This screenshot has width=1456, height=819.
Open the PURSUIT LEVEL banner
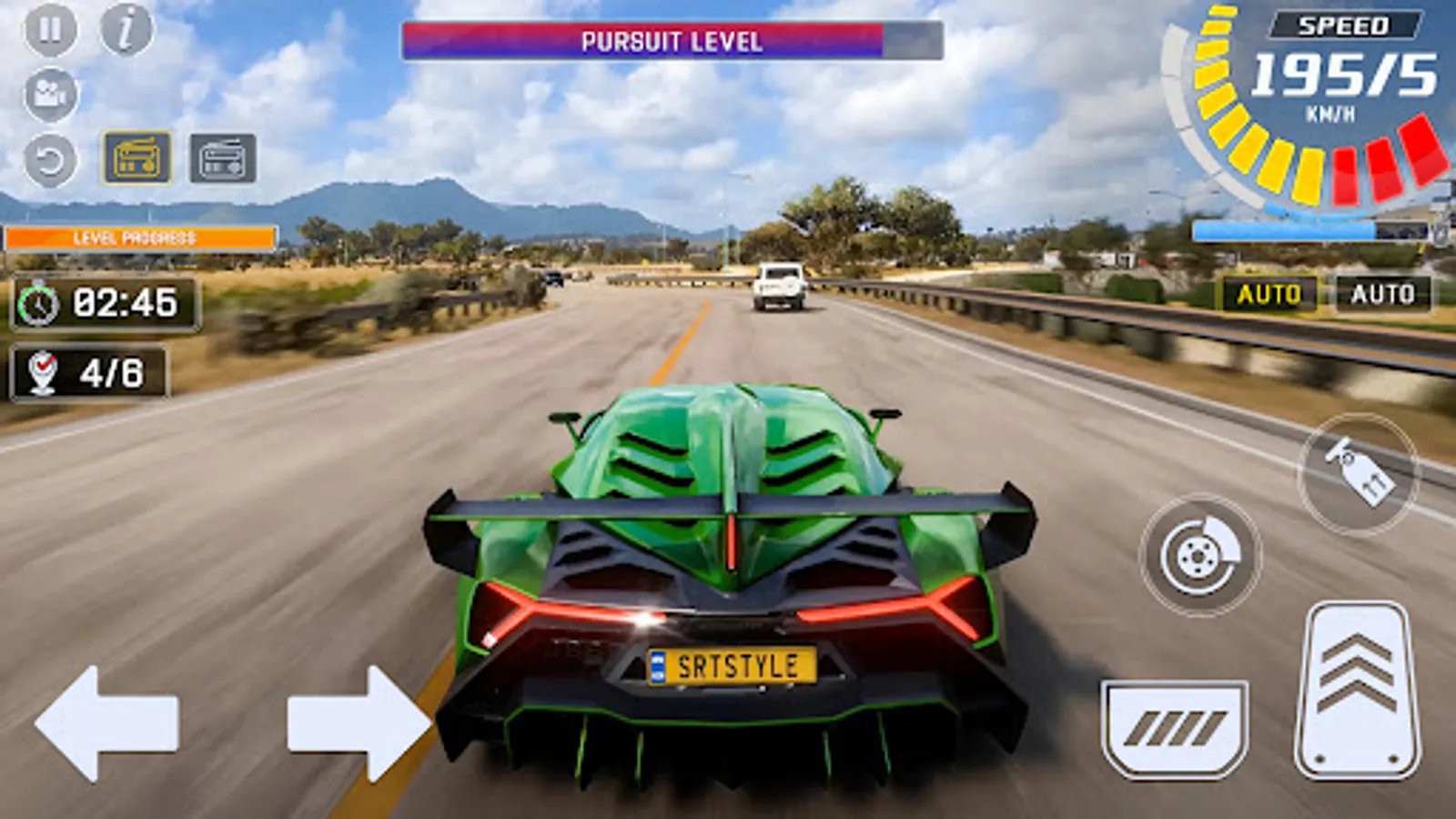[x=672, y=38]
